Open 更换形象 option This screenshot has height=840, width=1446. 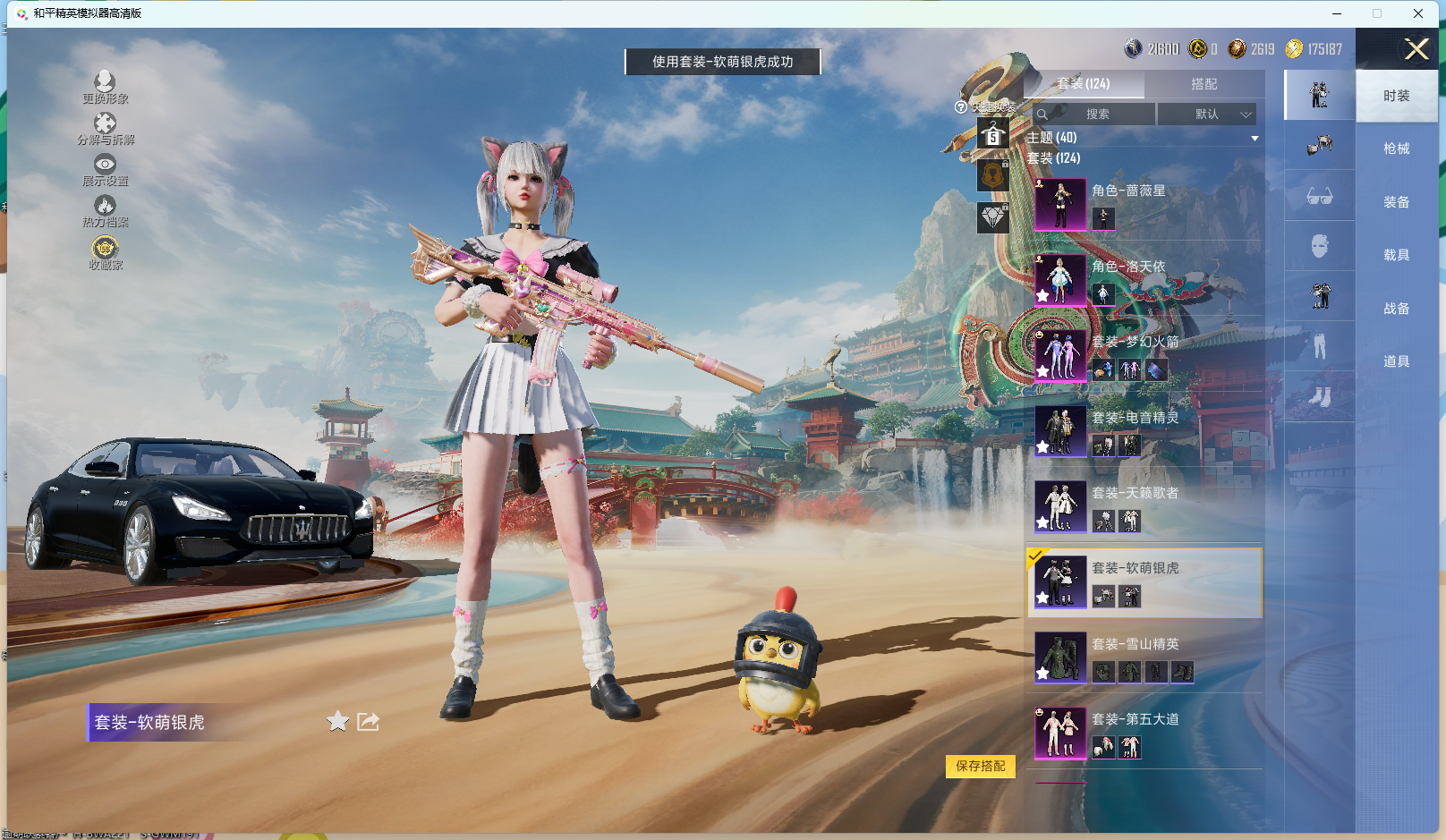pos(105,87)
